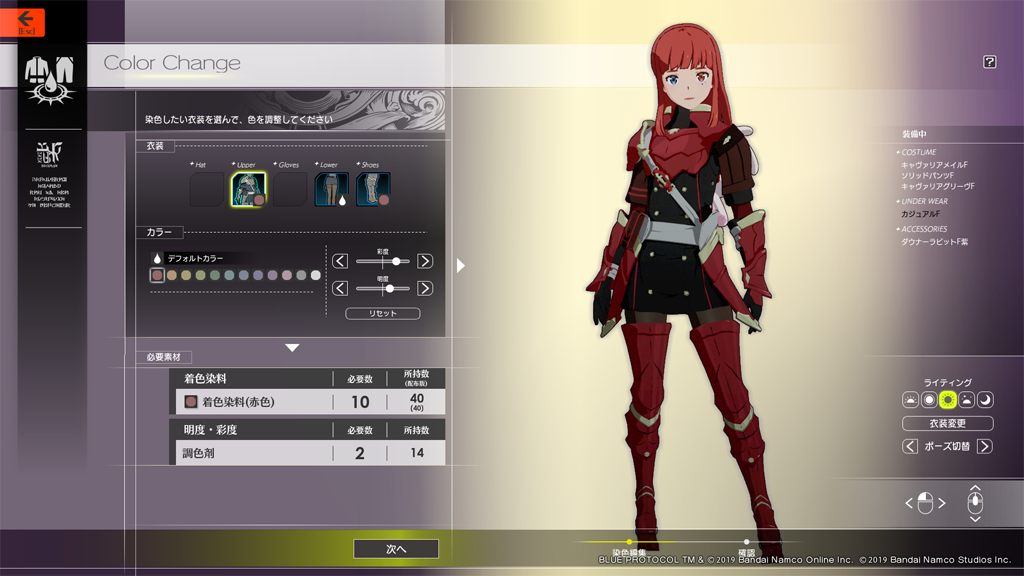
Task: Choose the Shoes costume slot
Action: (x=373, y=189)
